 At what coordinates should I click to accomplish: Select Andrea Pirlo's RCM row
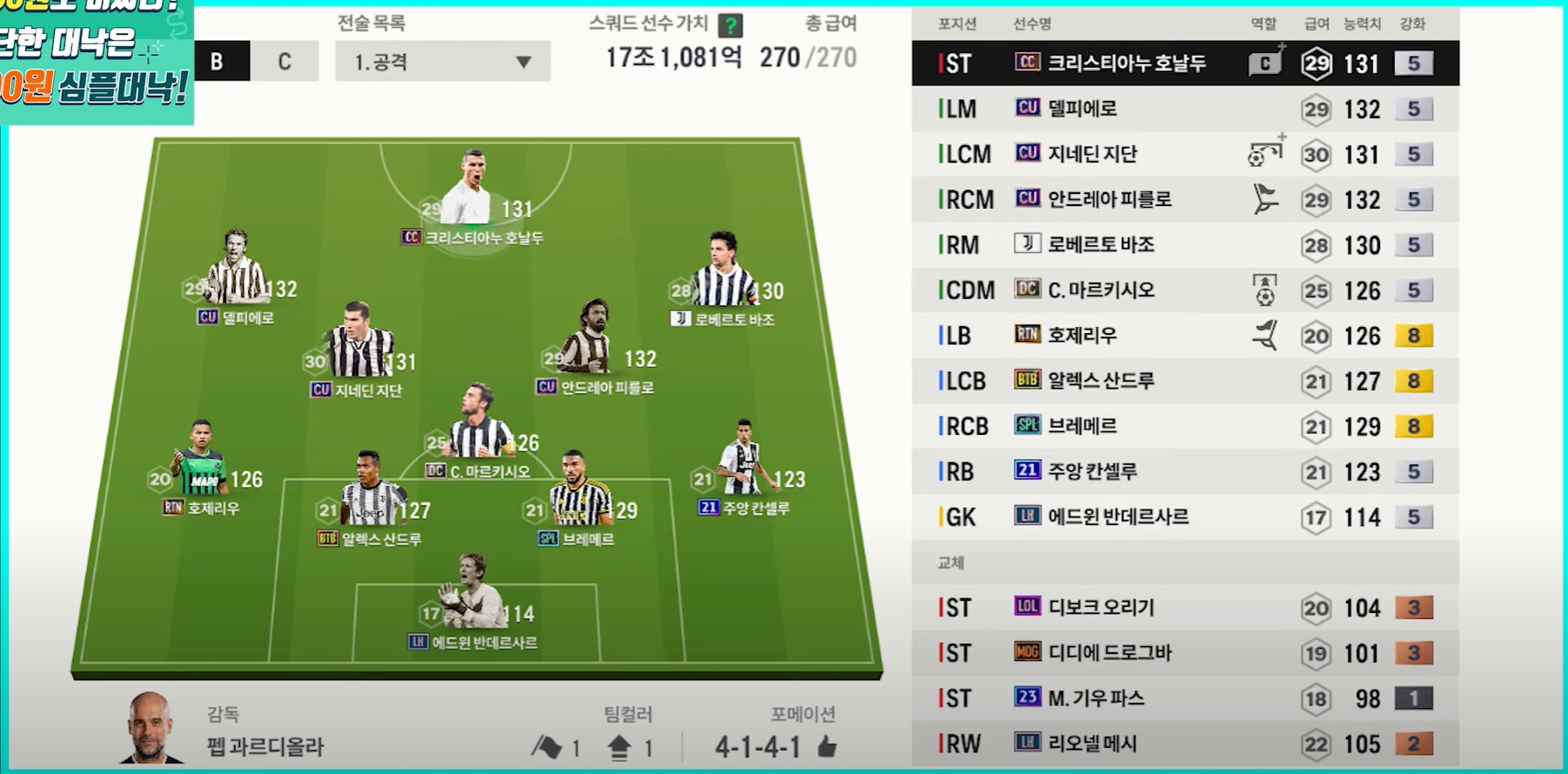tap(1183, 199)
